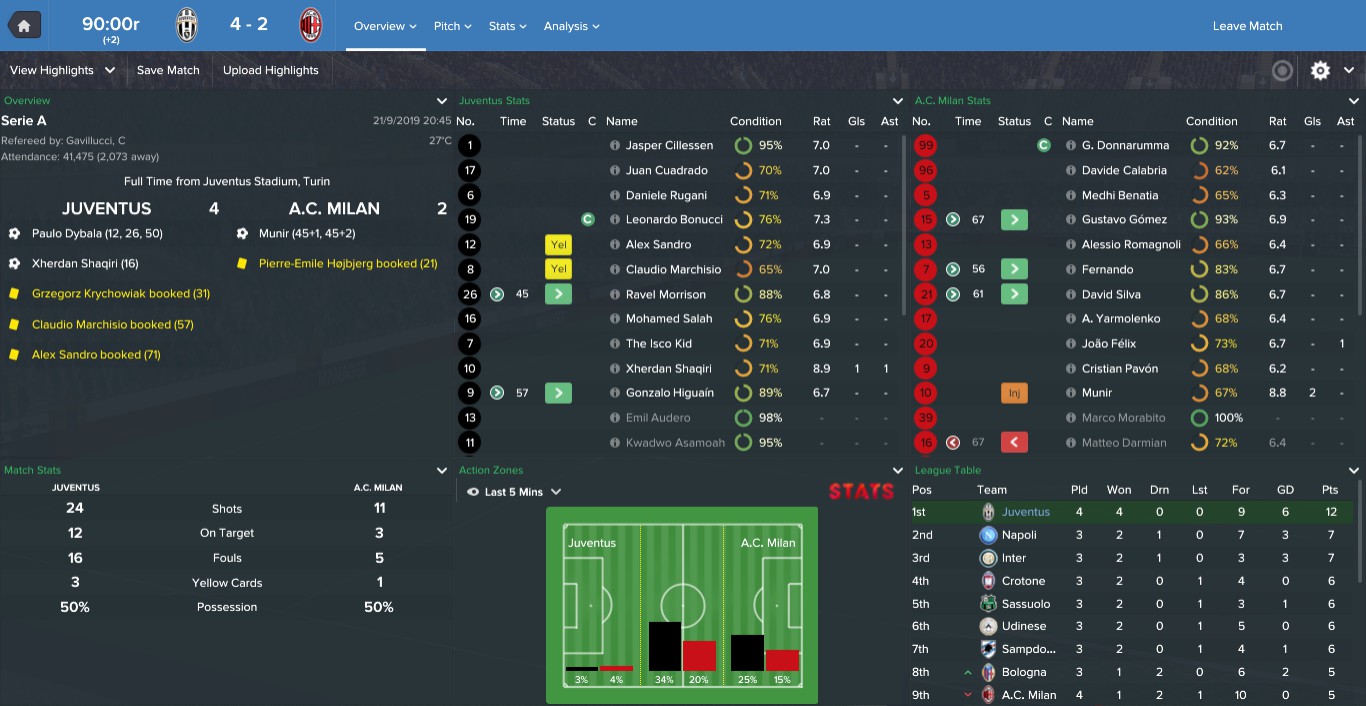Expand the League Table panel selector

[x=1354, y=470]
